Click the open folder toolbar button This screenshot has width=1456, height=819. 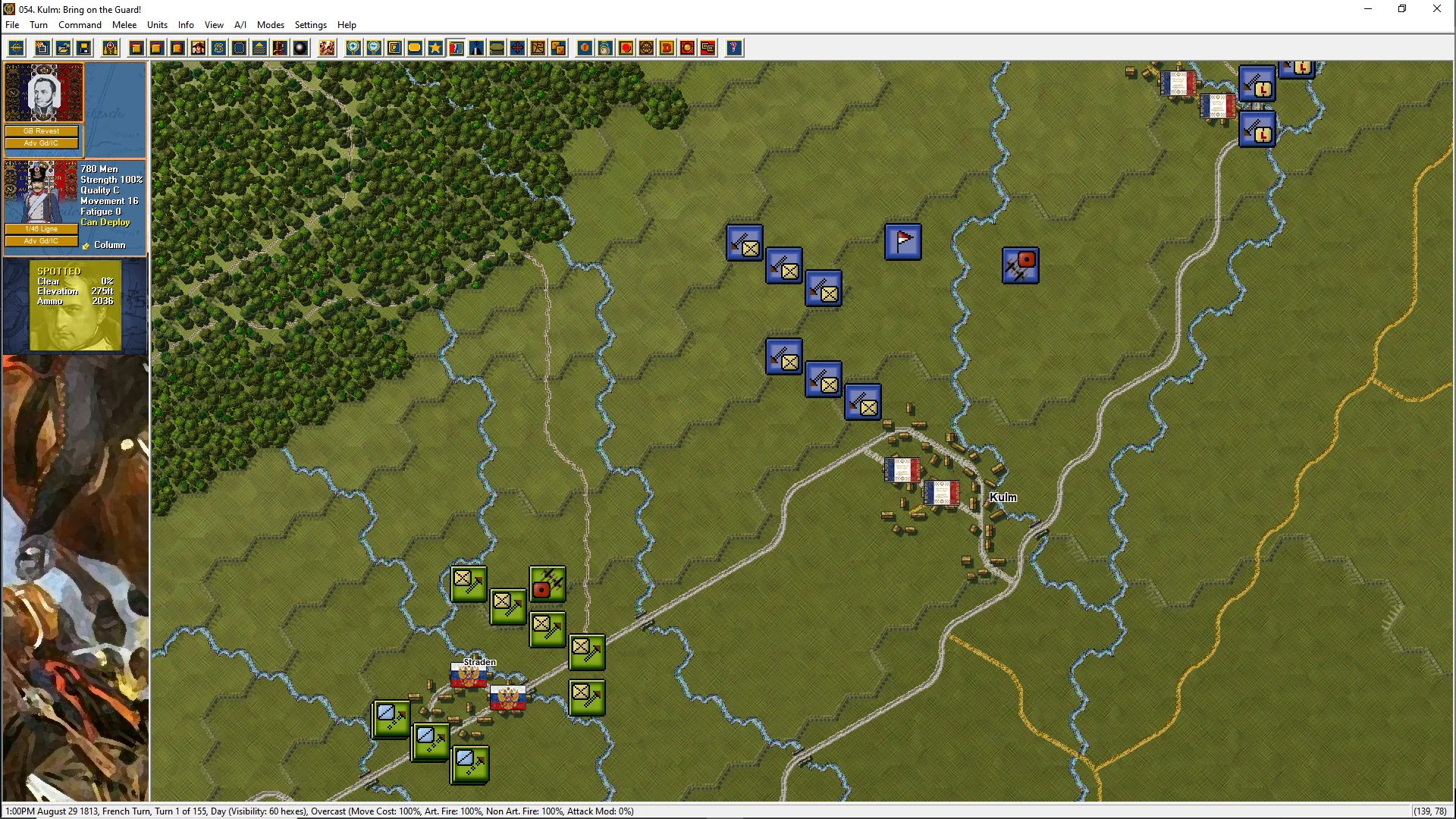coord(64,49)
